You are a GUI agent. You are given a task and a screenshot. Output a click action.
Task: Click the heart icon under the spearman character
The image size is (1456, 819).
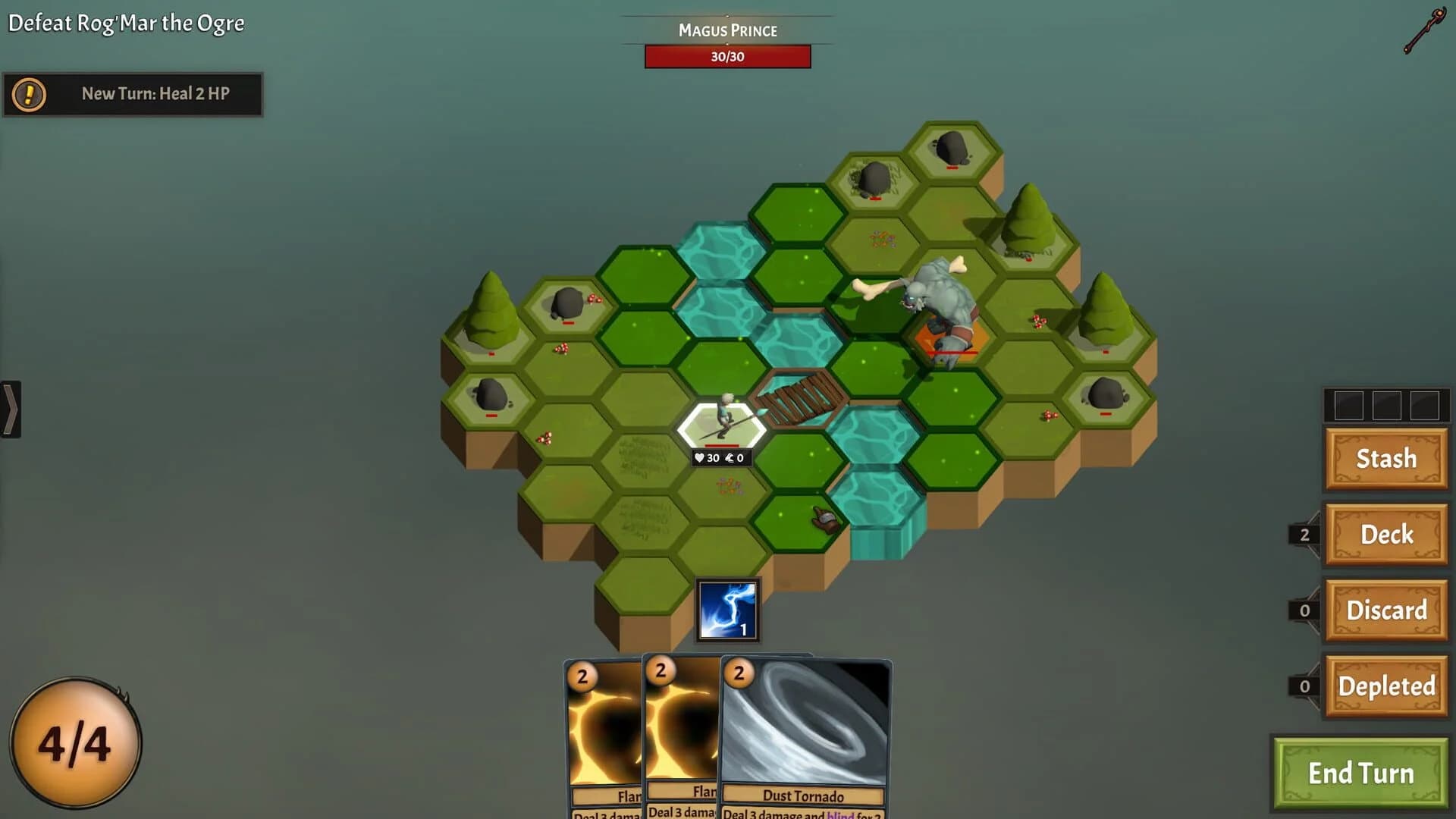click(x=700, y=458)
